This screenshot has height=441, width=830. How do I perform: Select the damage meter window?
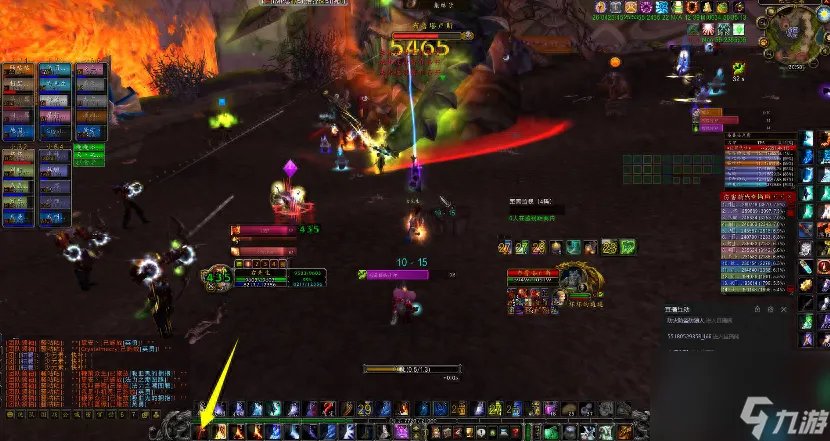pos(758,242)
